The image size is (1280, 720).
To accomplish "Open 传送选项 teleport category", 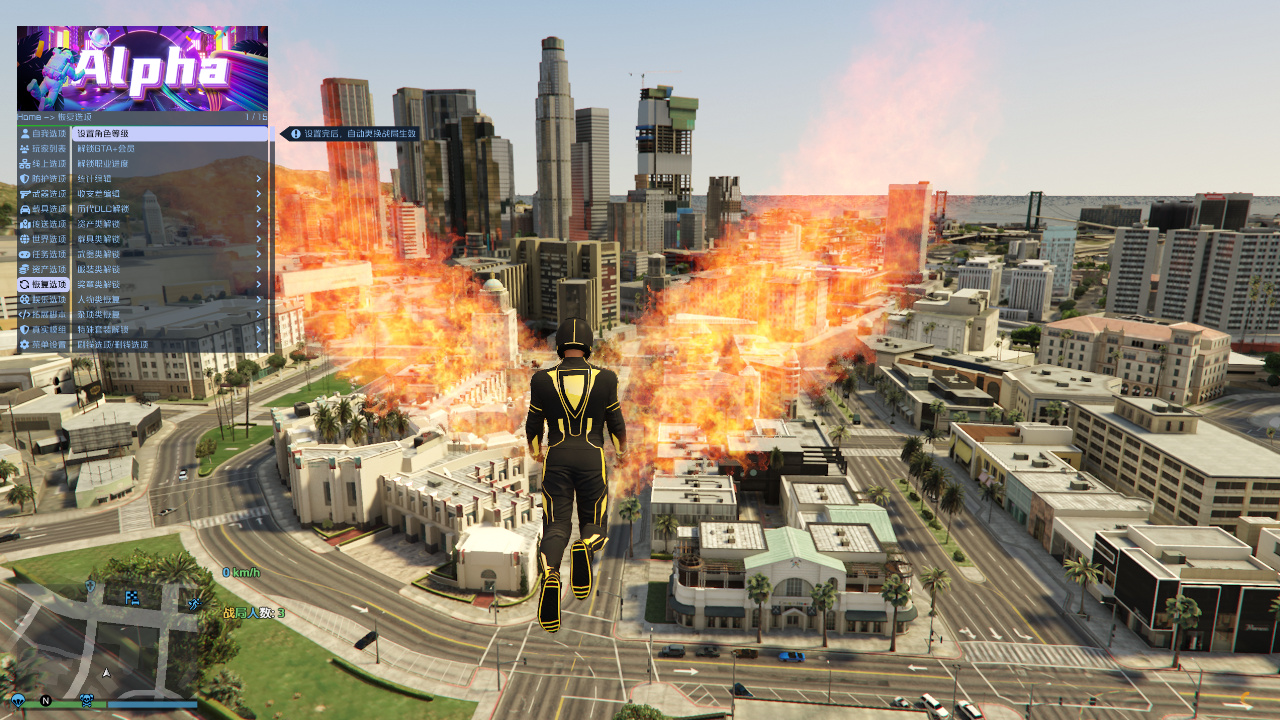I will (x=43, y=224).
